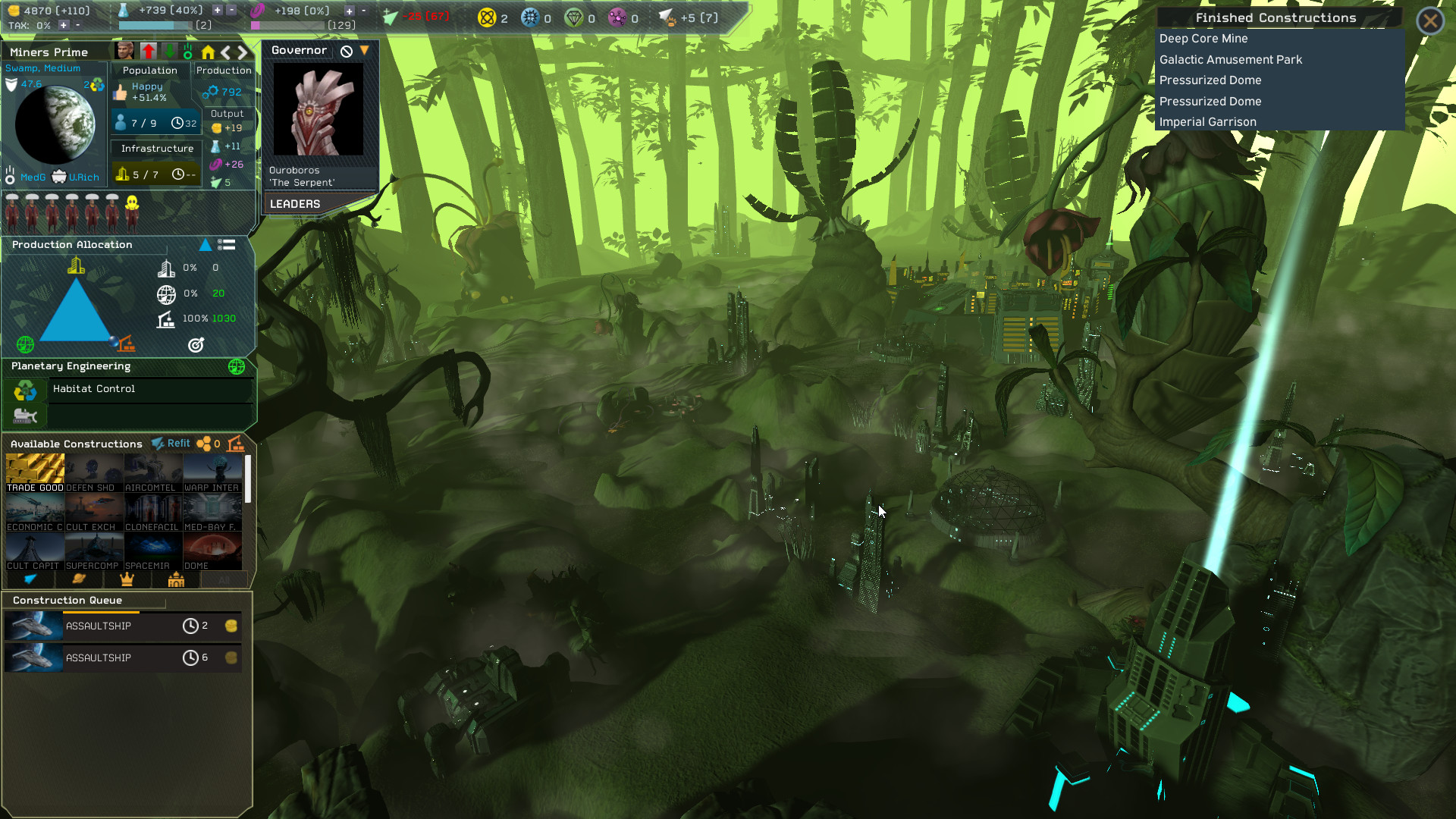Toggle the list view in Production Allocation
This screenshot has width=1456, height=819.
pyautogui.click(x=226, y=245)
